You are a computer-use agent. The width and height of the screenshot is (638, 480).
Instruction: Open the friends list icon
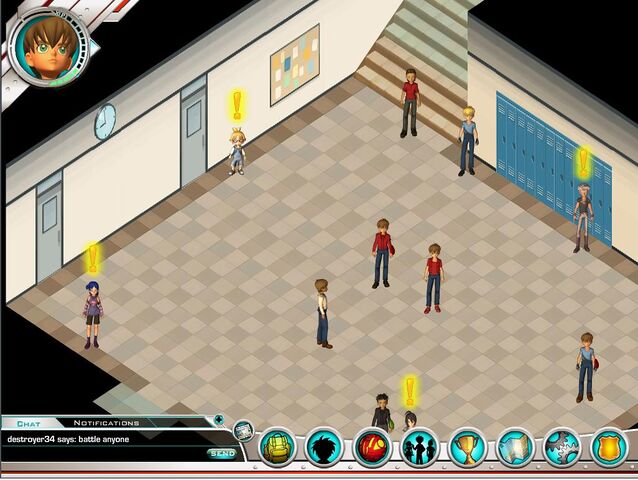click(420, 447)
